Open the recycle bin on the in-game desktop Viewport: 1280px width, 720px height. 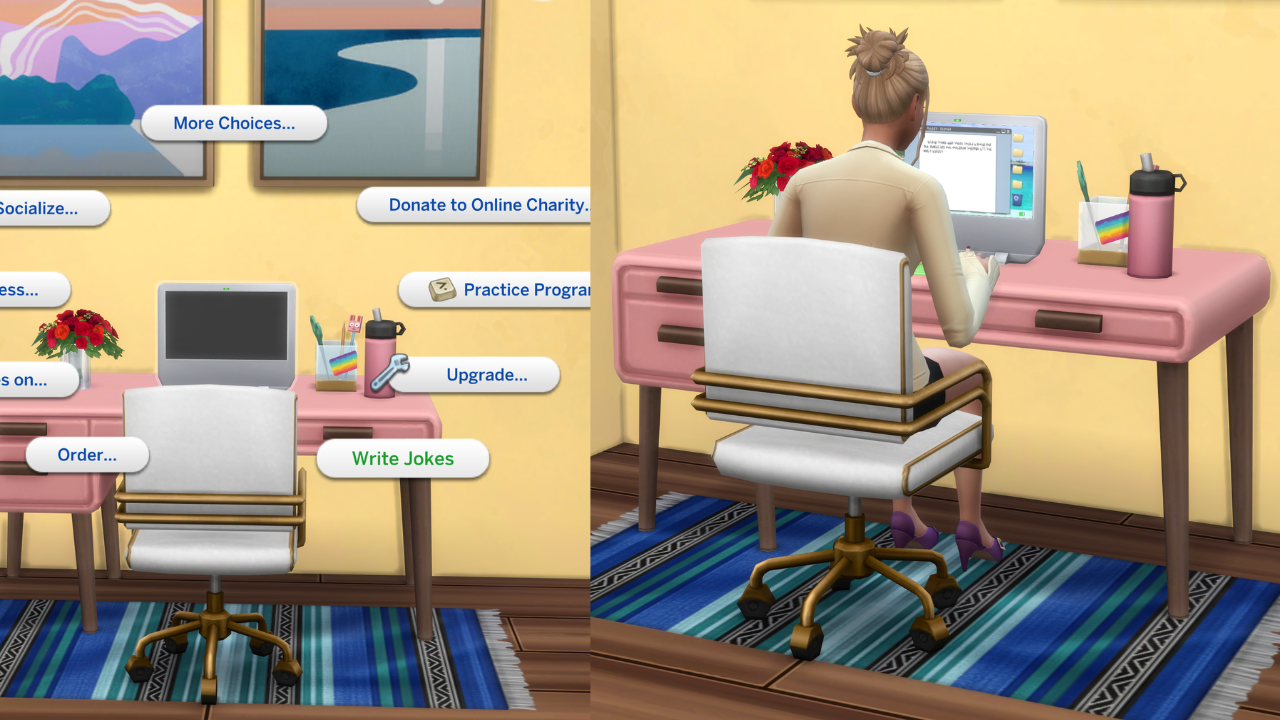pos(1017,198)
